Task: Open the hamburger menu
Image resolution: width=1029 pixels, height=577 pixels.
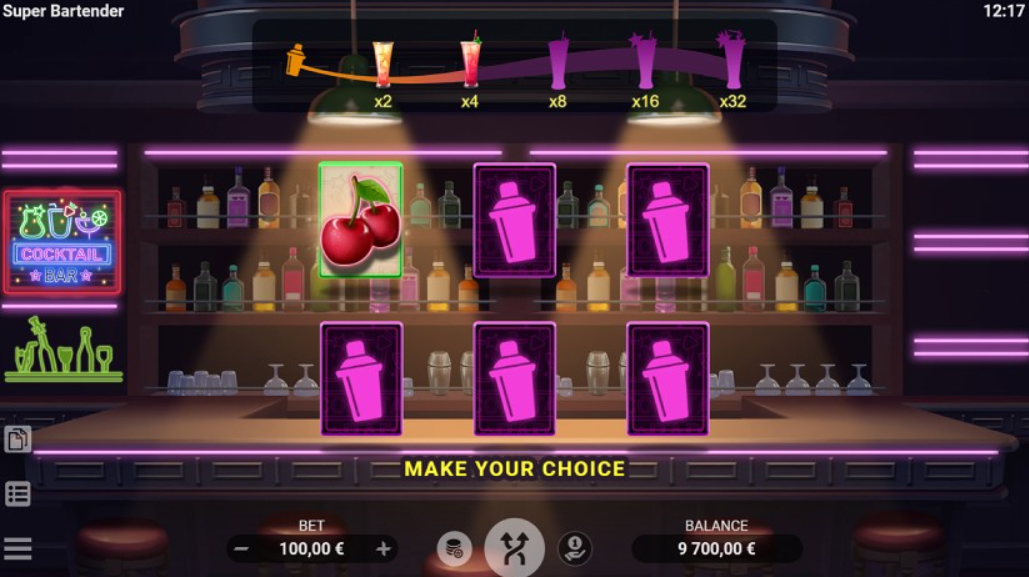Action: 18,548
